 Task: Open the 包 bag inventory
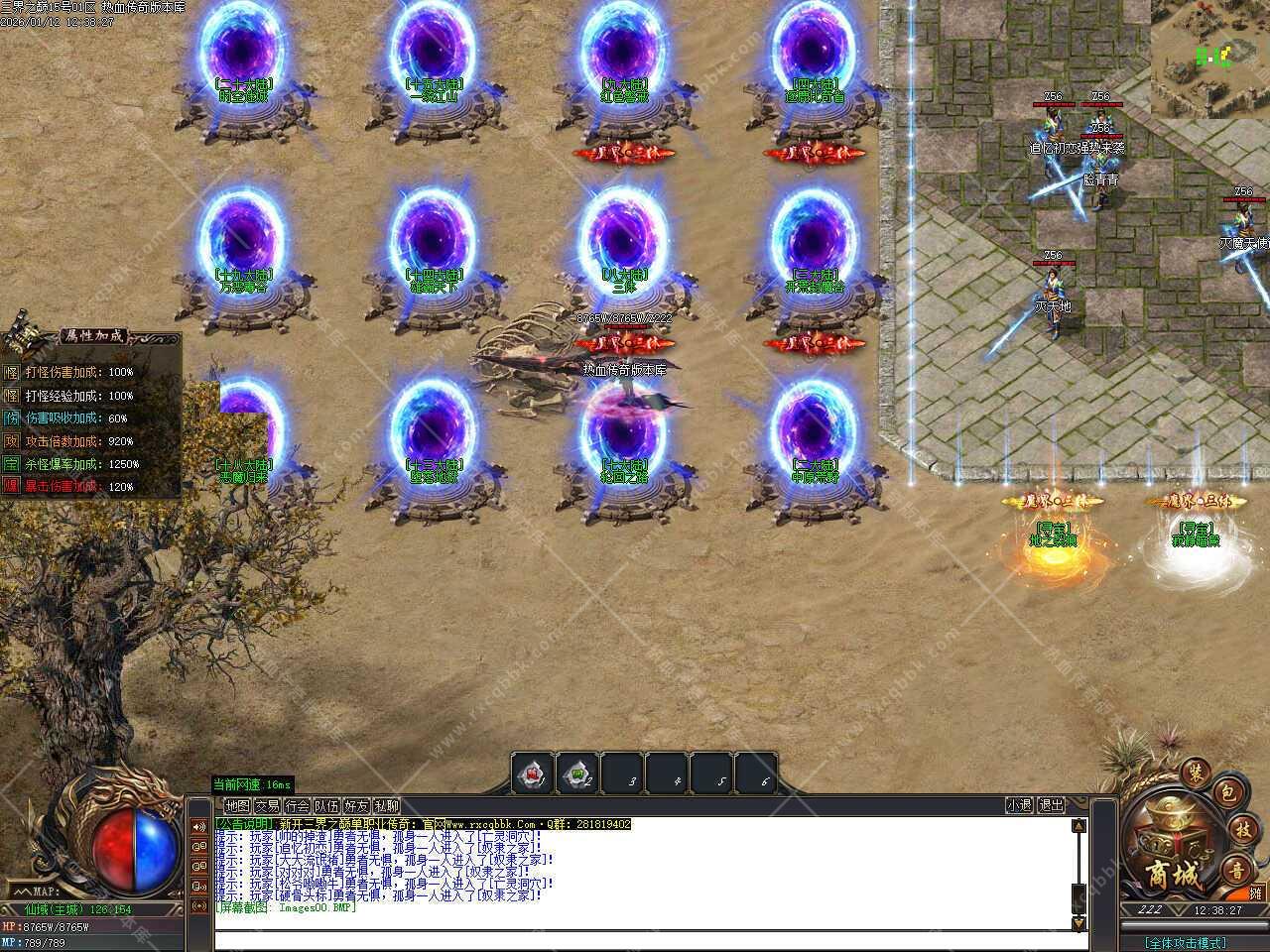point(1226,792)
